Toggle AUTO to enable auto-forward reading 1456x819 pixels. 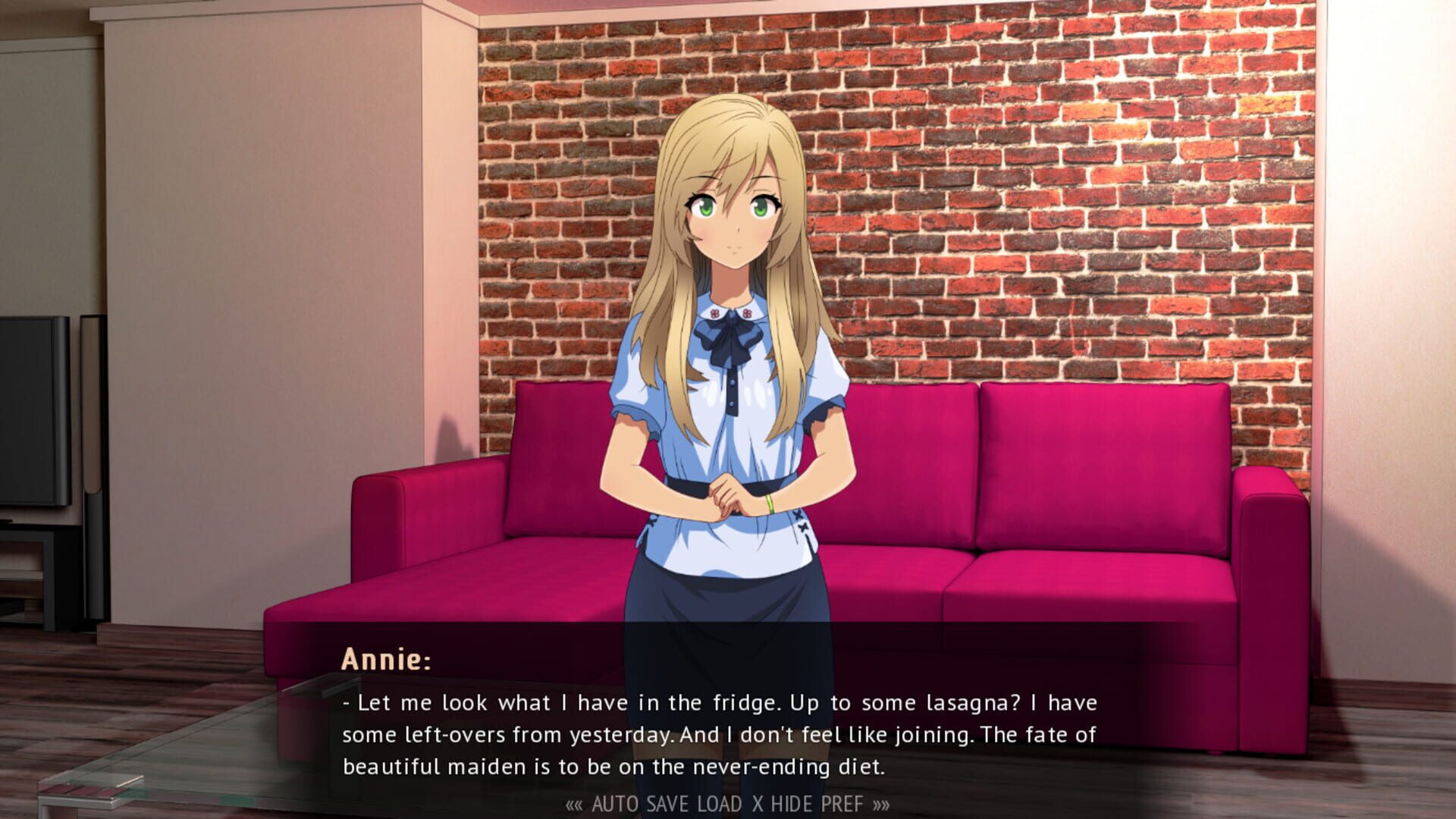click(616, 802)
